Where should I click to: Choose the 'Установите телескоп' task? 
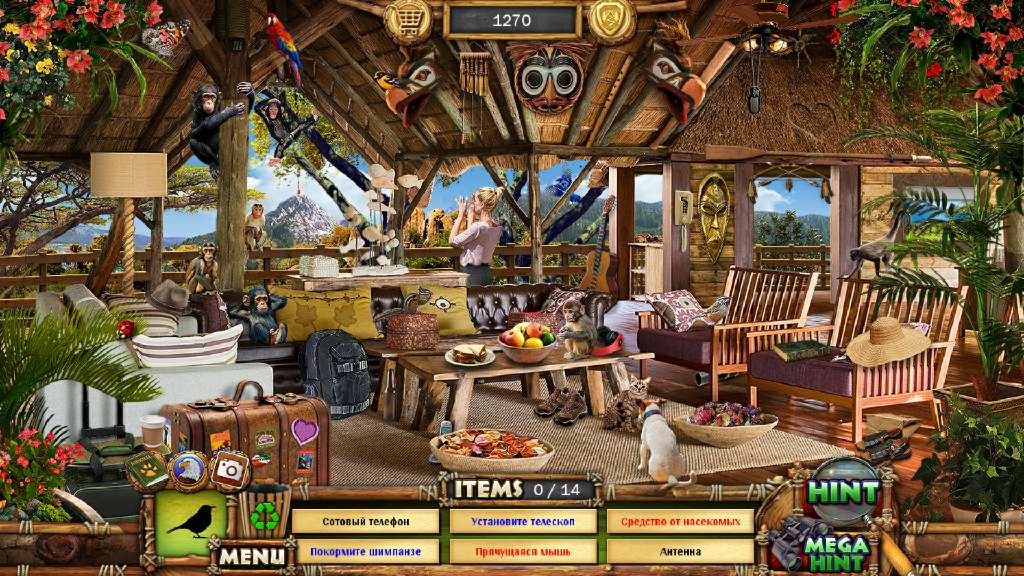[x=523, y=521]
